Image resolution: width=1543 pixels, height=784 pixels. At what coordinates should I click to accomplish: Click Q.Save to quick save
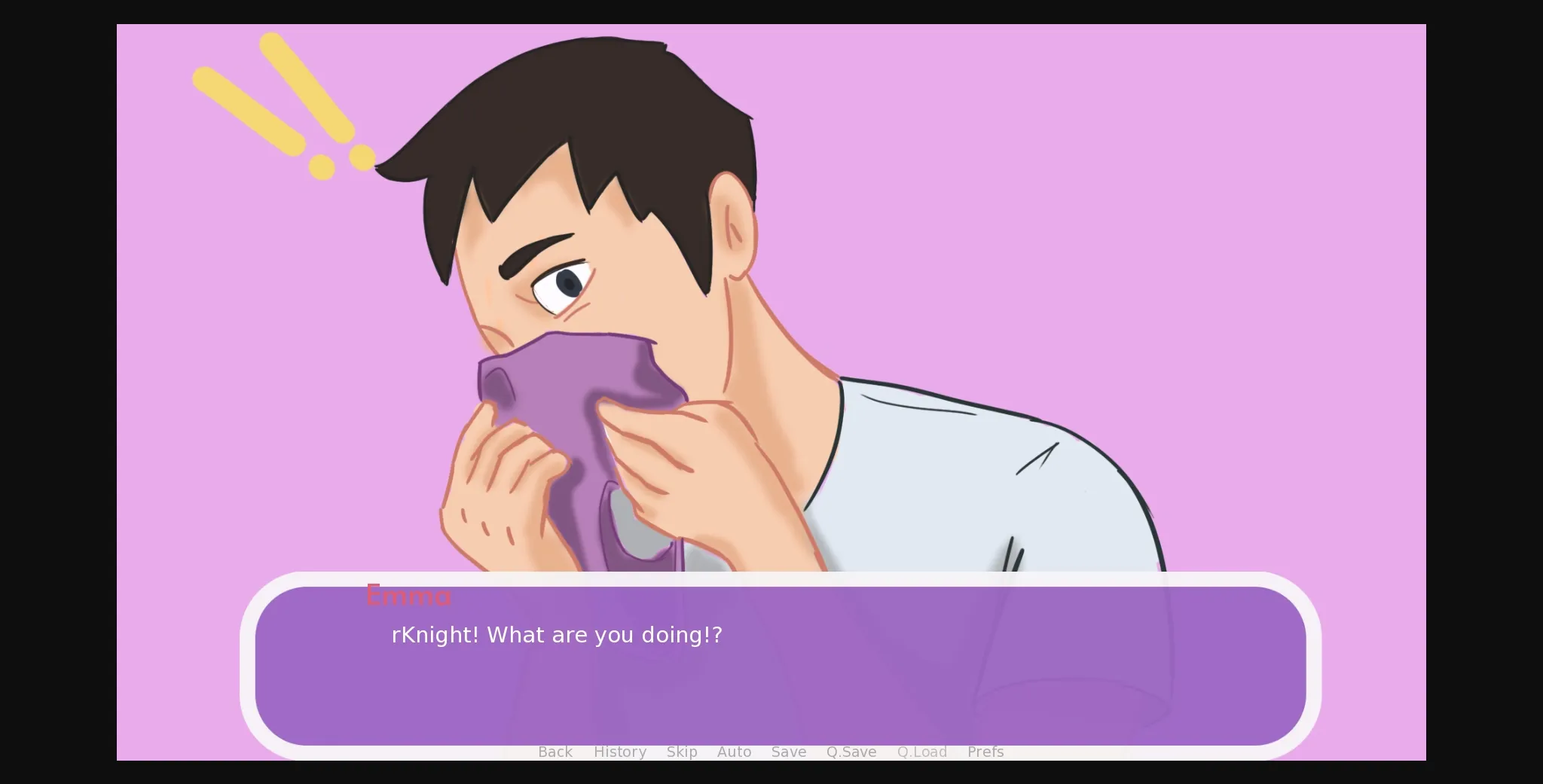pos(851,752)
